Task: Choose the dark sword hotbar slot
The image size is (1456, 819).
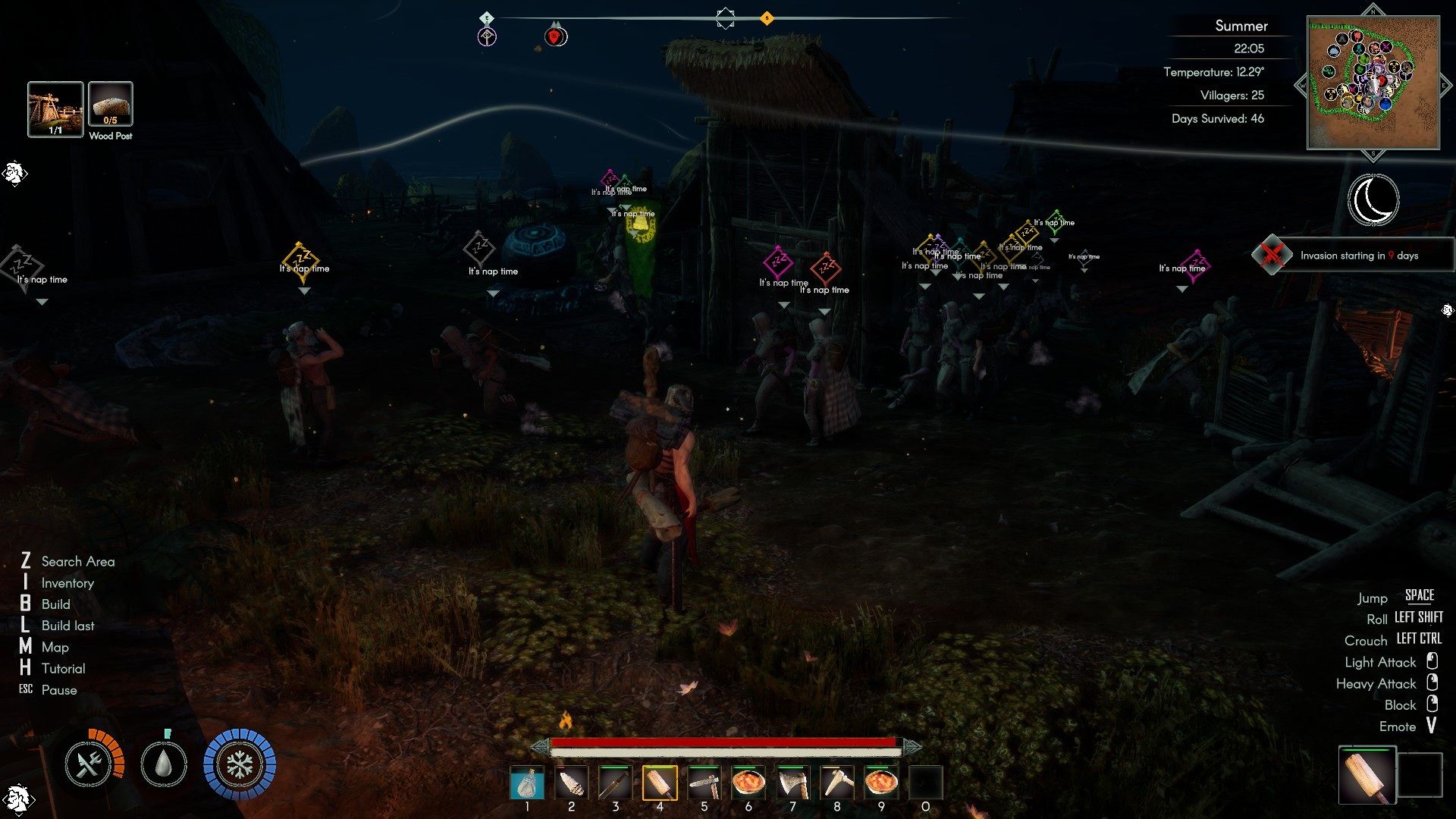Action: point(615,783)
